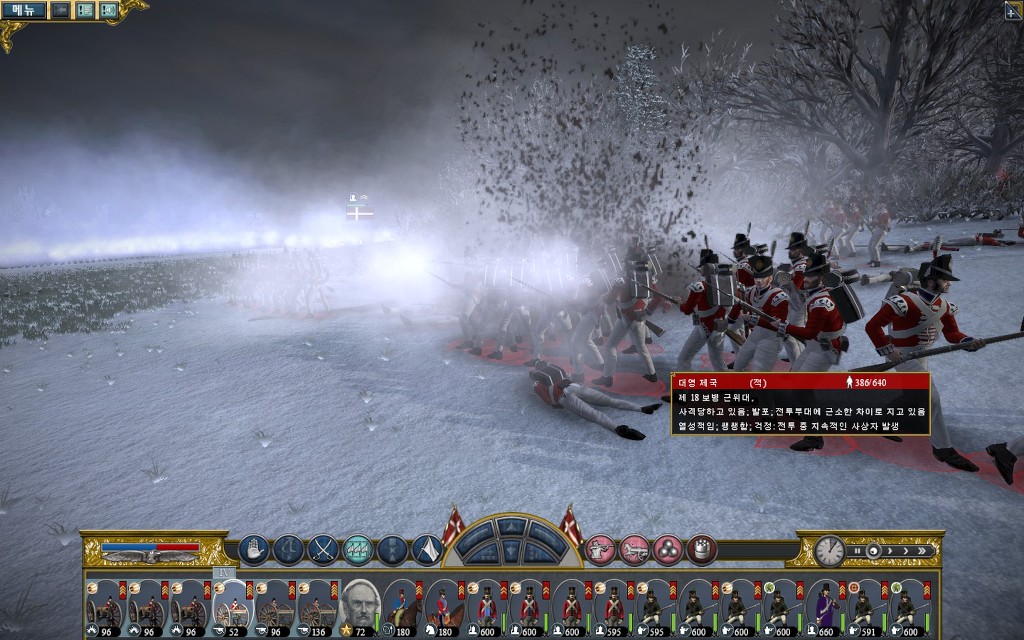This screenshot has height=640, width=1024.
Task: Pause the battle
Action: pyautogui.click(x=856, y=550)
